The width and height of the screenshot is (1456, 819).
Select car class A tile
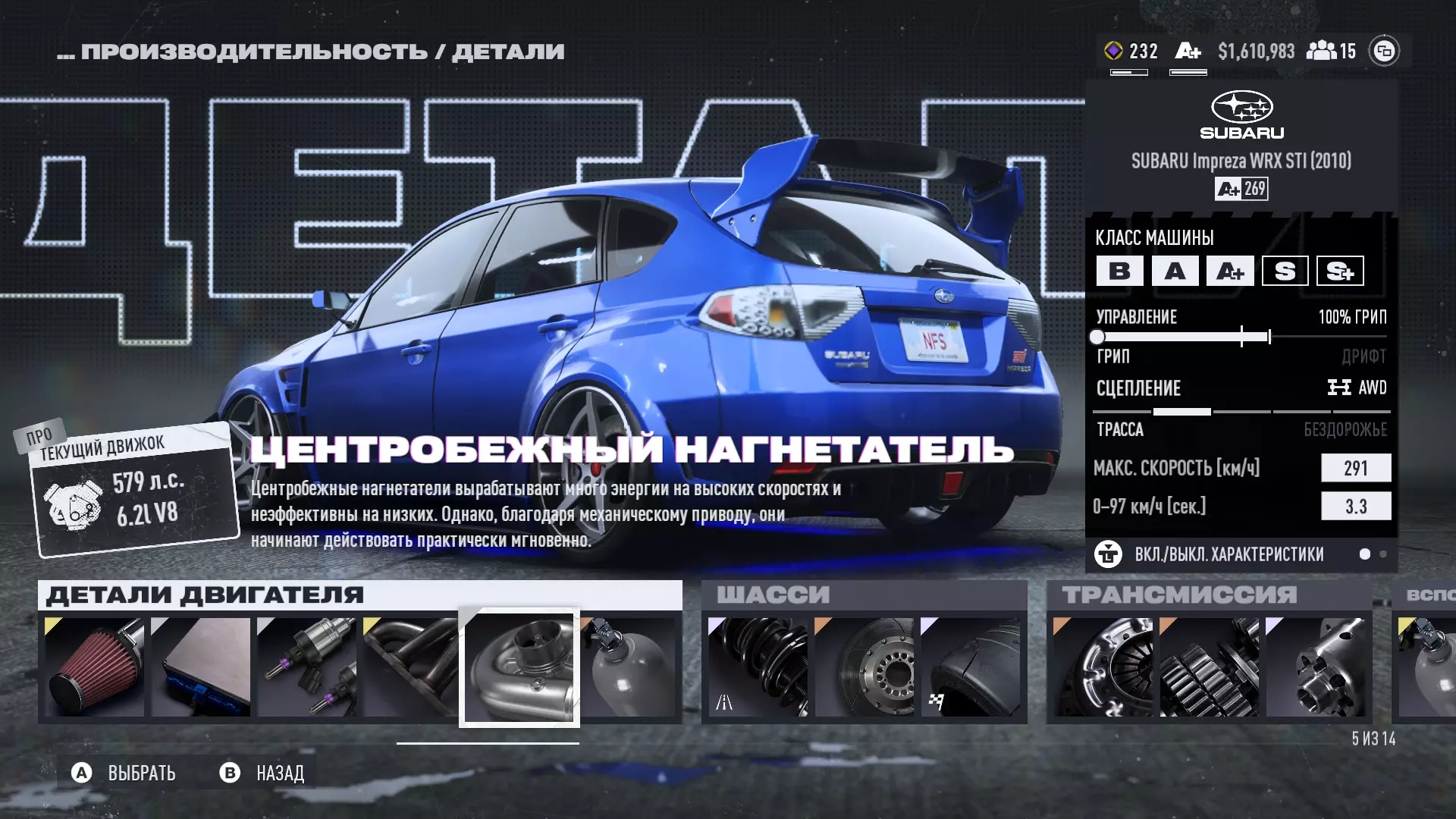tap(1175, 271)
